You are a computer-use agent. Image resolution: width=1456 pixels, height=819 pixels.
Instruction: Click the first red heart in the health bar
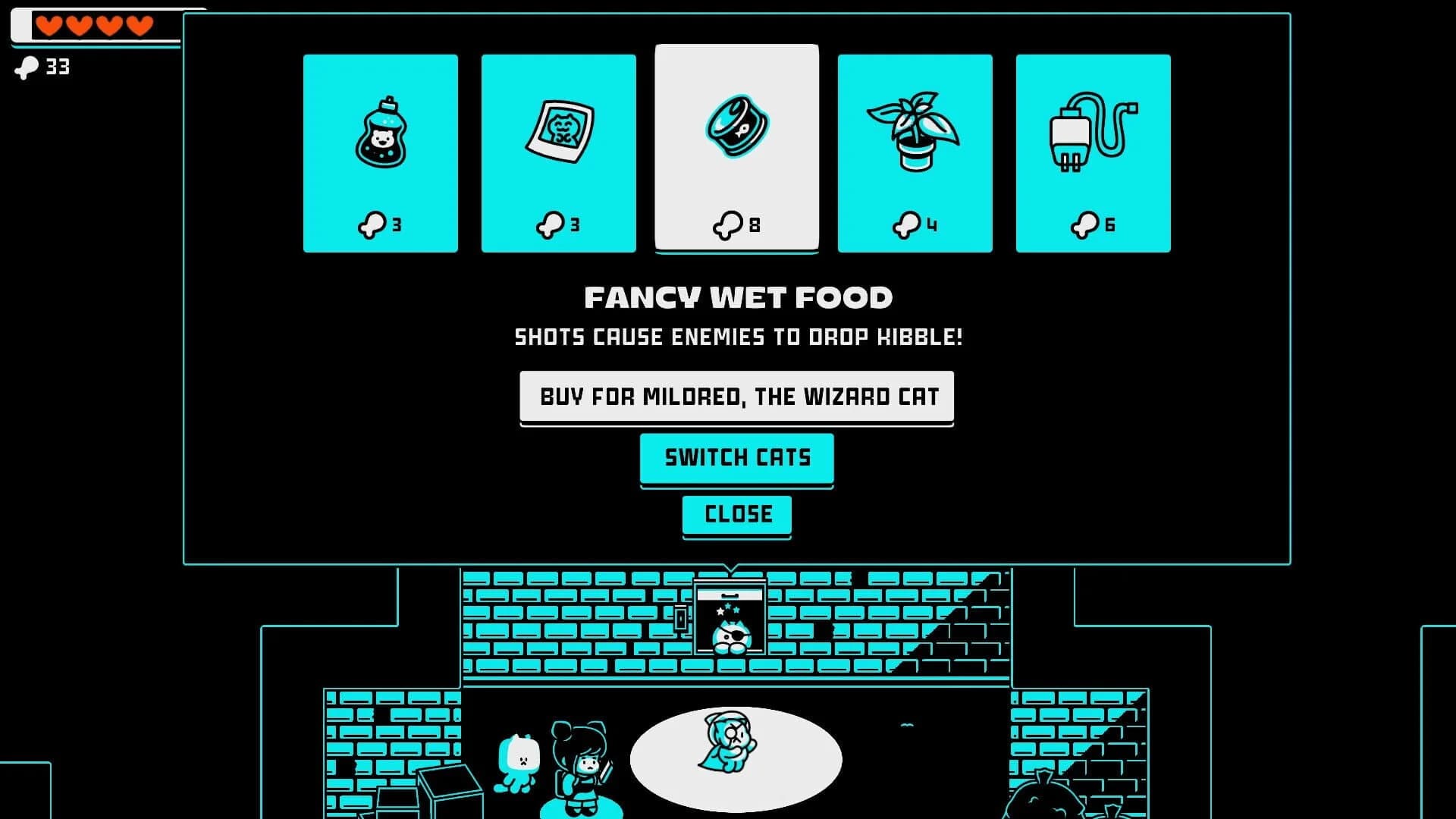click(50, 25)
